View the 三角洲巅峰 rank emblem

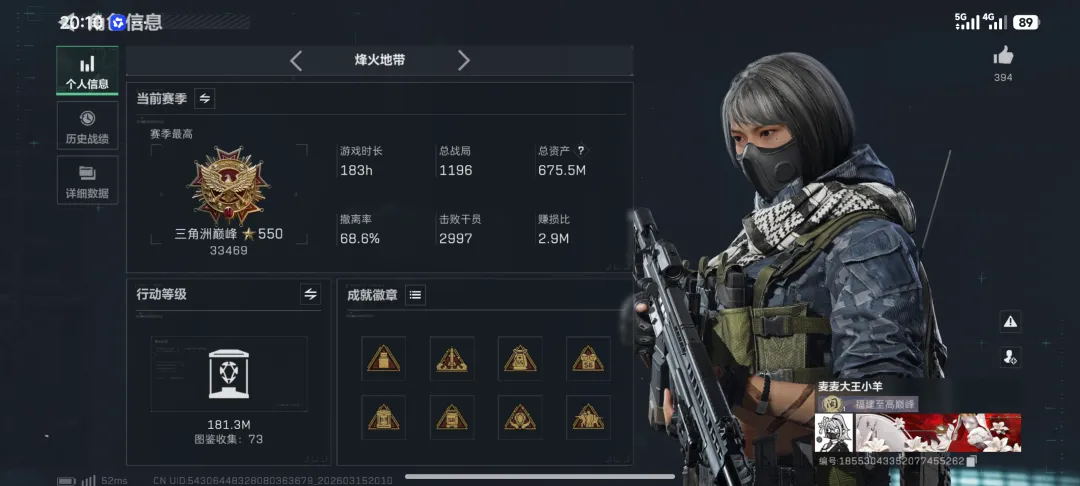pyautogui.click(x=229, y=187)
